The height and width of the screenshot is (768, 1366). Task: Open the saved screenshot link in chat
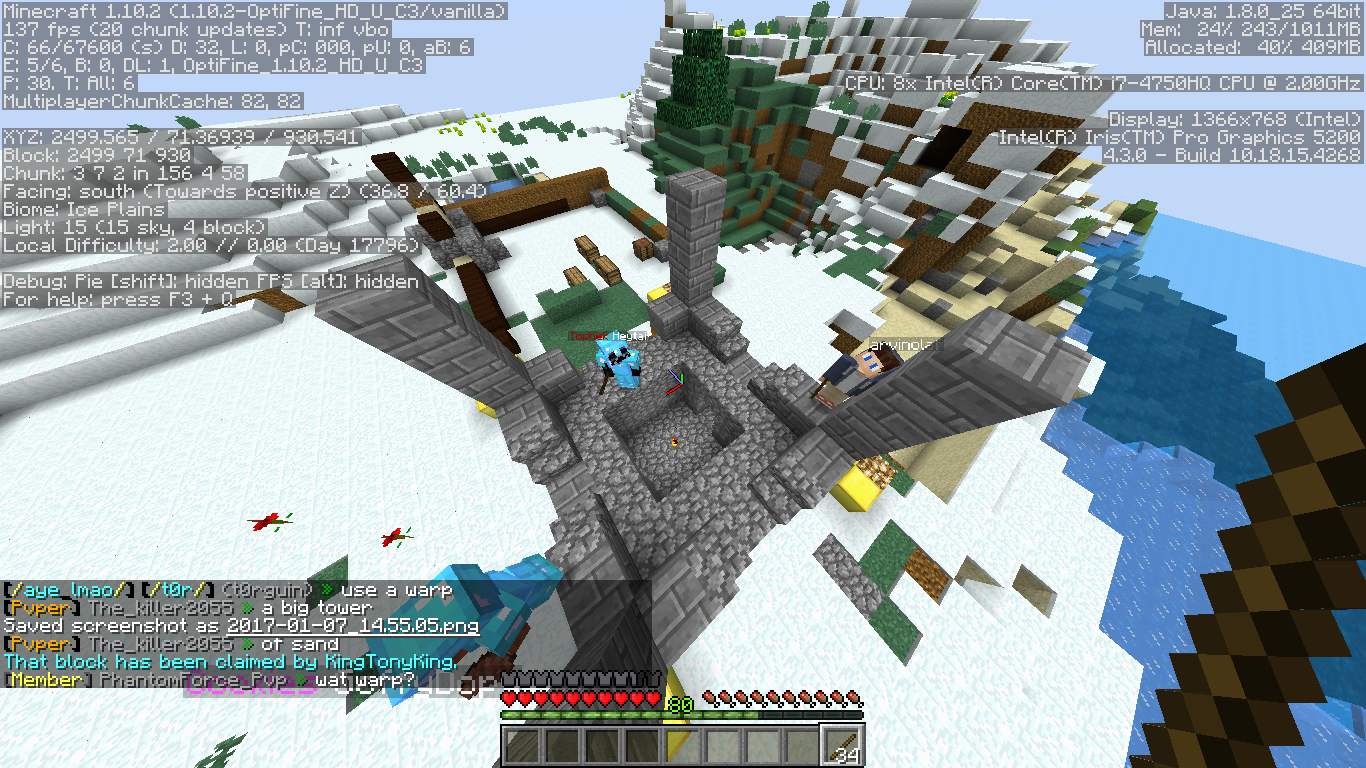click(x=353, y=626)
